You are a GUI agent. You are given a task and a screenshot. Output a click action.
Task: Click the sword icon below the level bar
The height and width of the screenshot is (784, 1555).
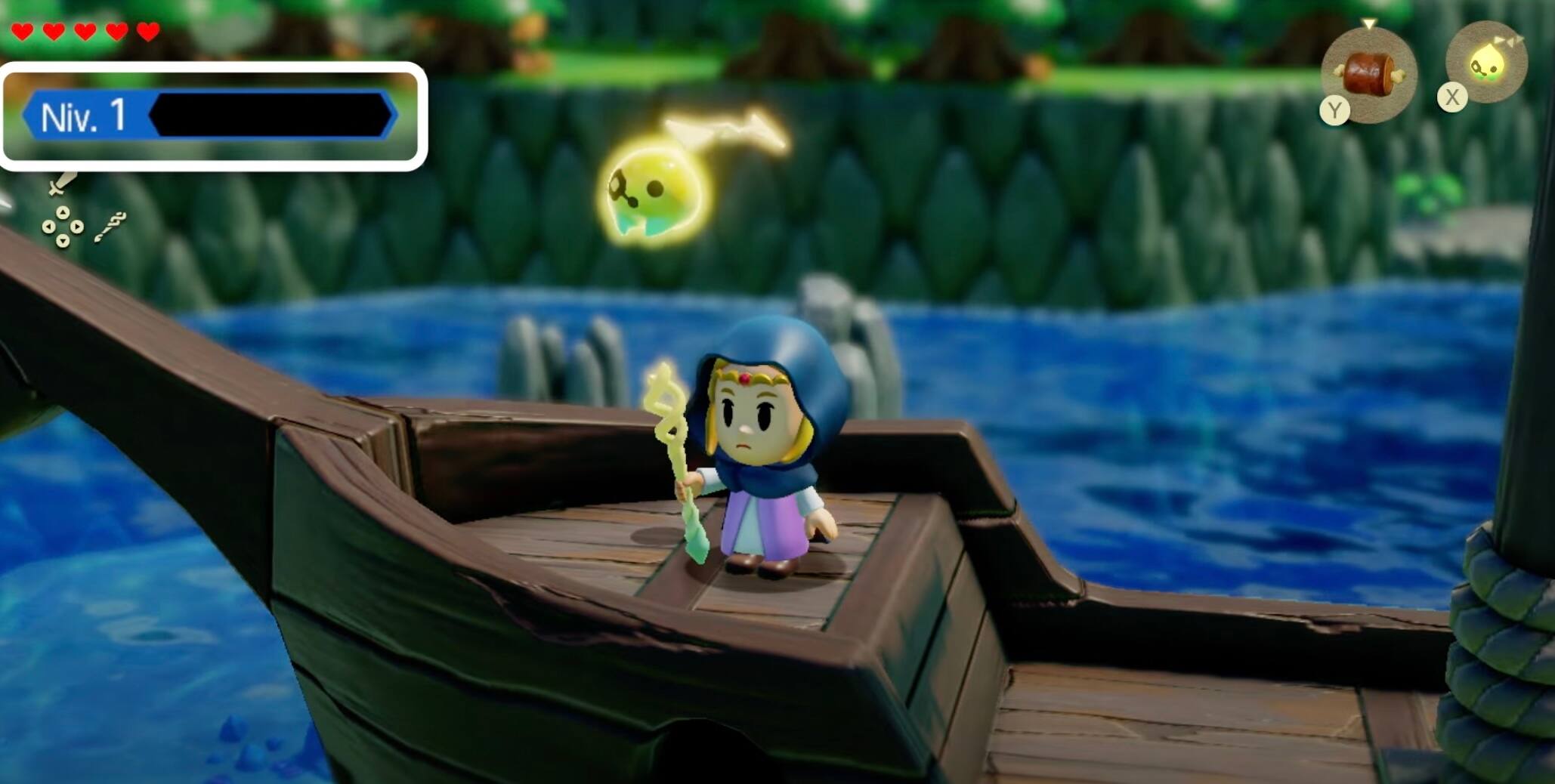click(62, 181)
